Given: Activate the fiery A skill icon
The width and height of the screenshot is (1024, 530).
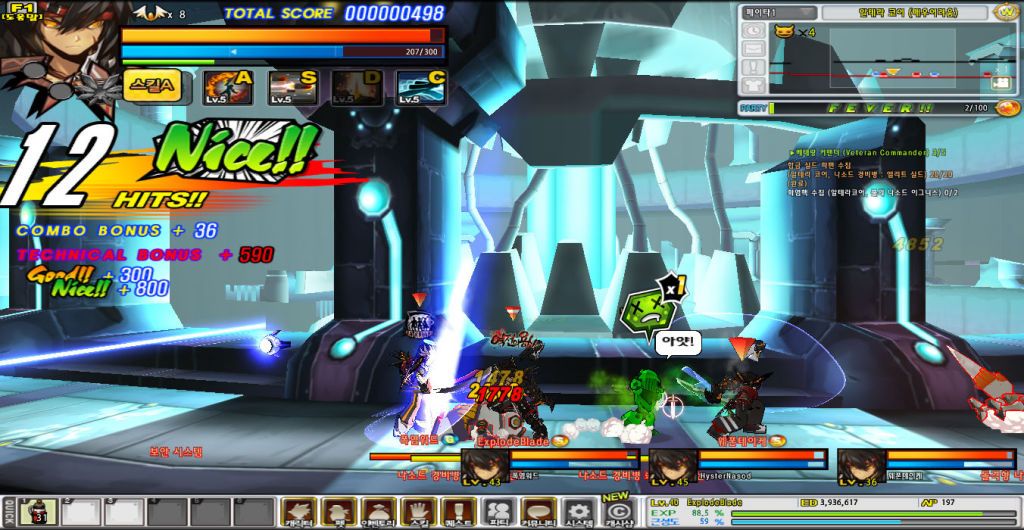Looking at the screenshot, I should pyautogui.click(x=228, y=88).
